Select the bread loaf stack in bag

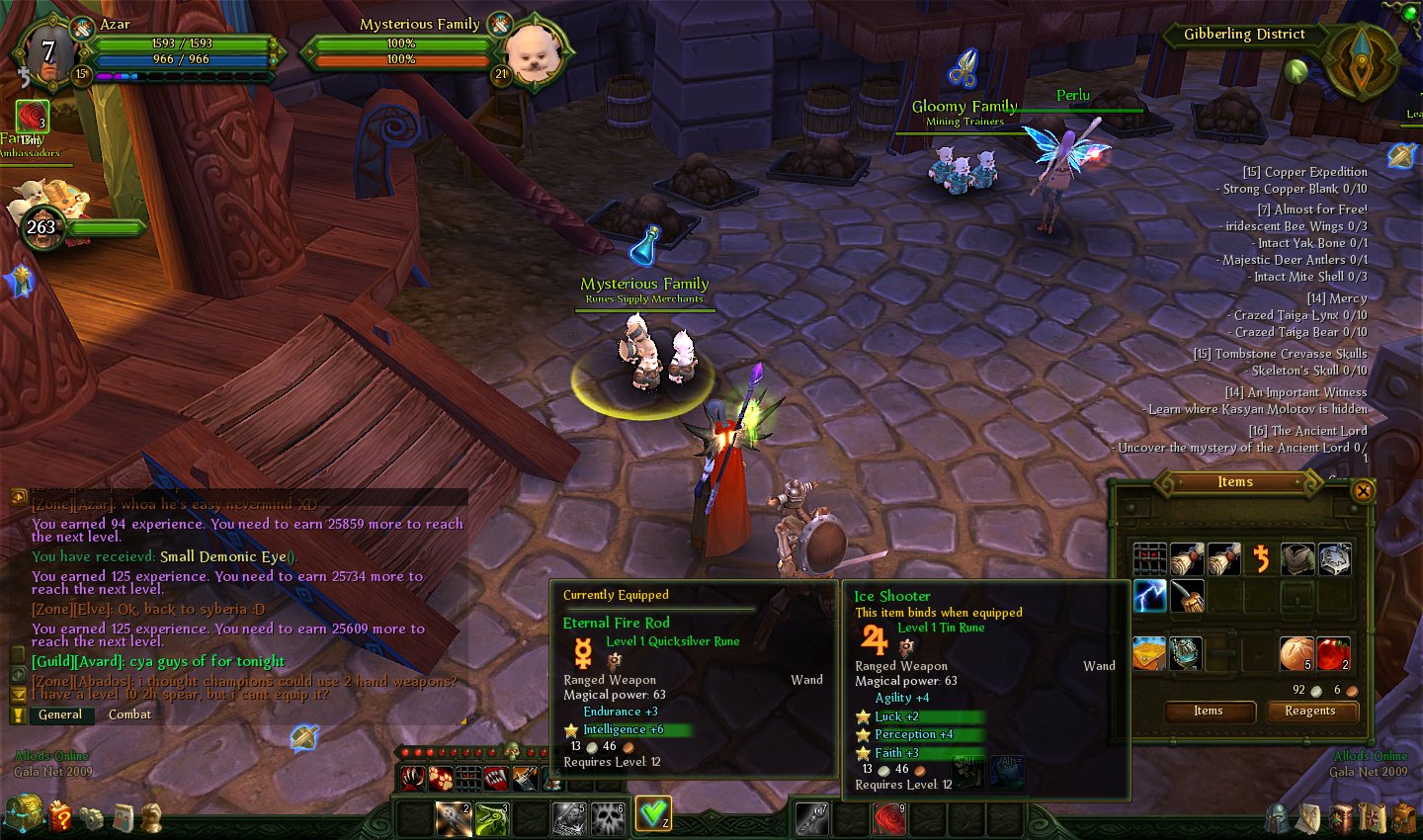tap(1297, 653)
